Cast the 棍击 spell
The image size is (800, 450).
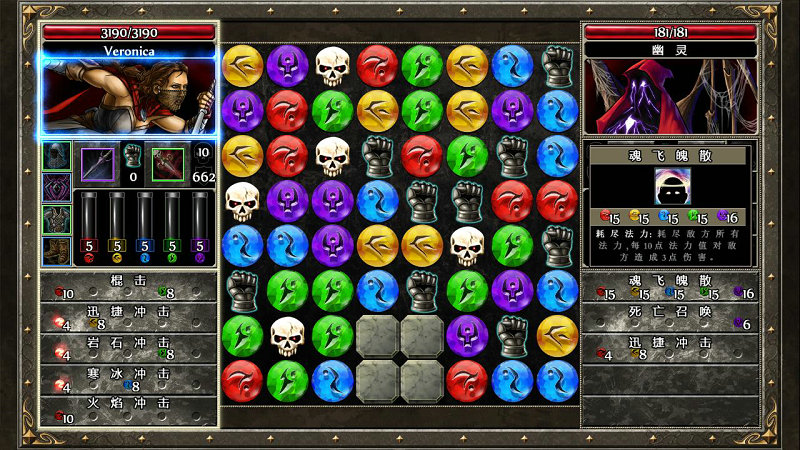point(128,287)
